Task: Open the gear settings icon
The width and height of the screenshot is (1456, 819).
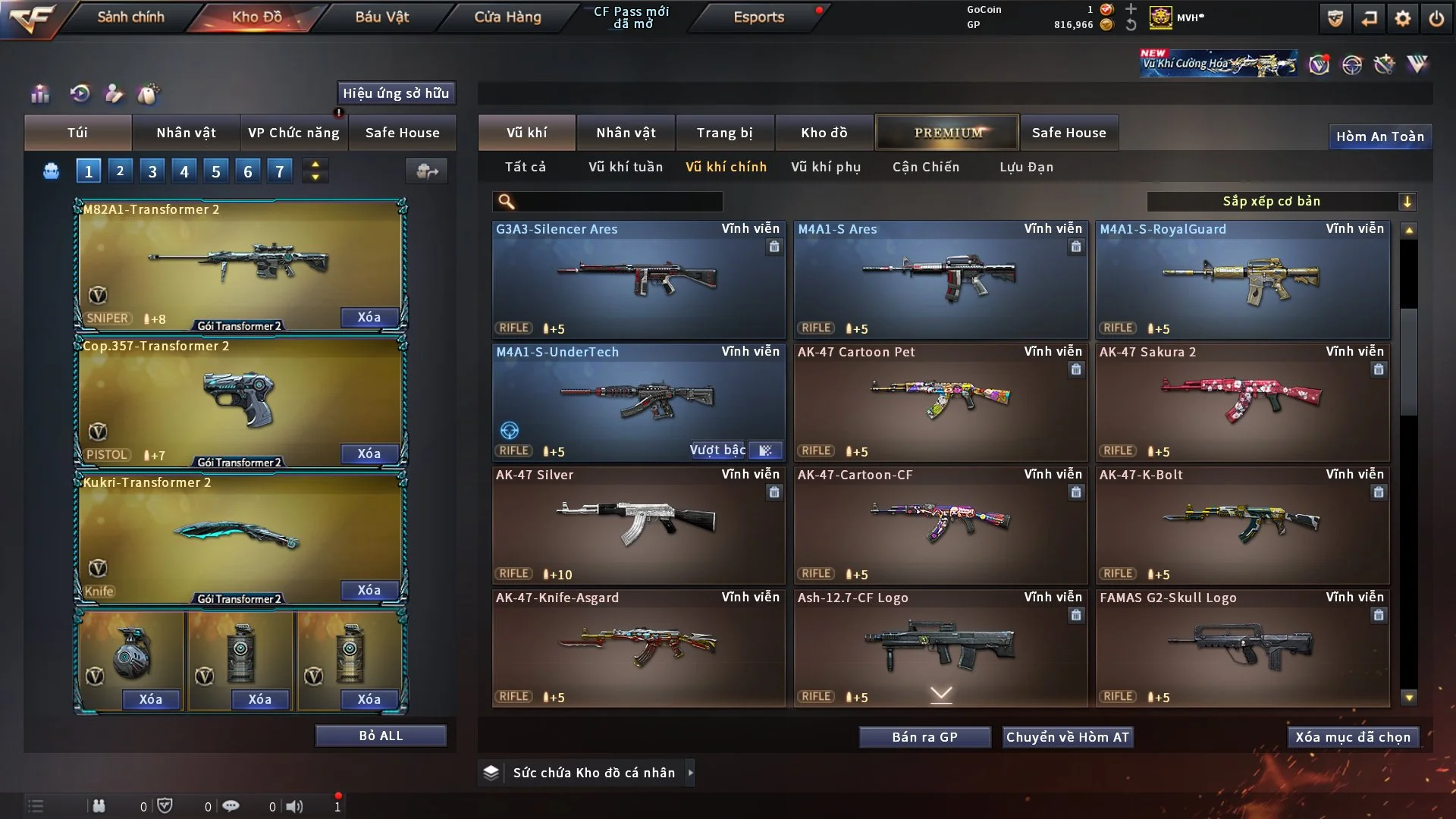Action: point(1403,18)
